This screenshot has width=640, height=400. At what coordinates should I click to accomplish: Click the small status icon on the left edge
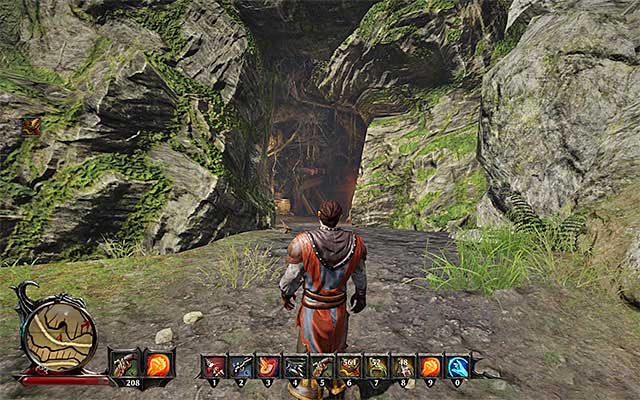pos(31,126)
